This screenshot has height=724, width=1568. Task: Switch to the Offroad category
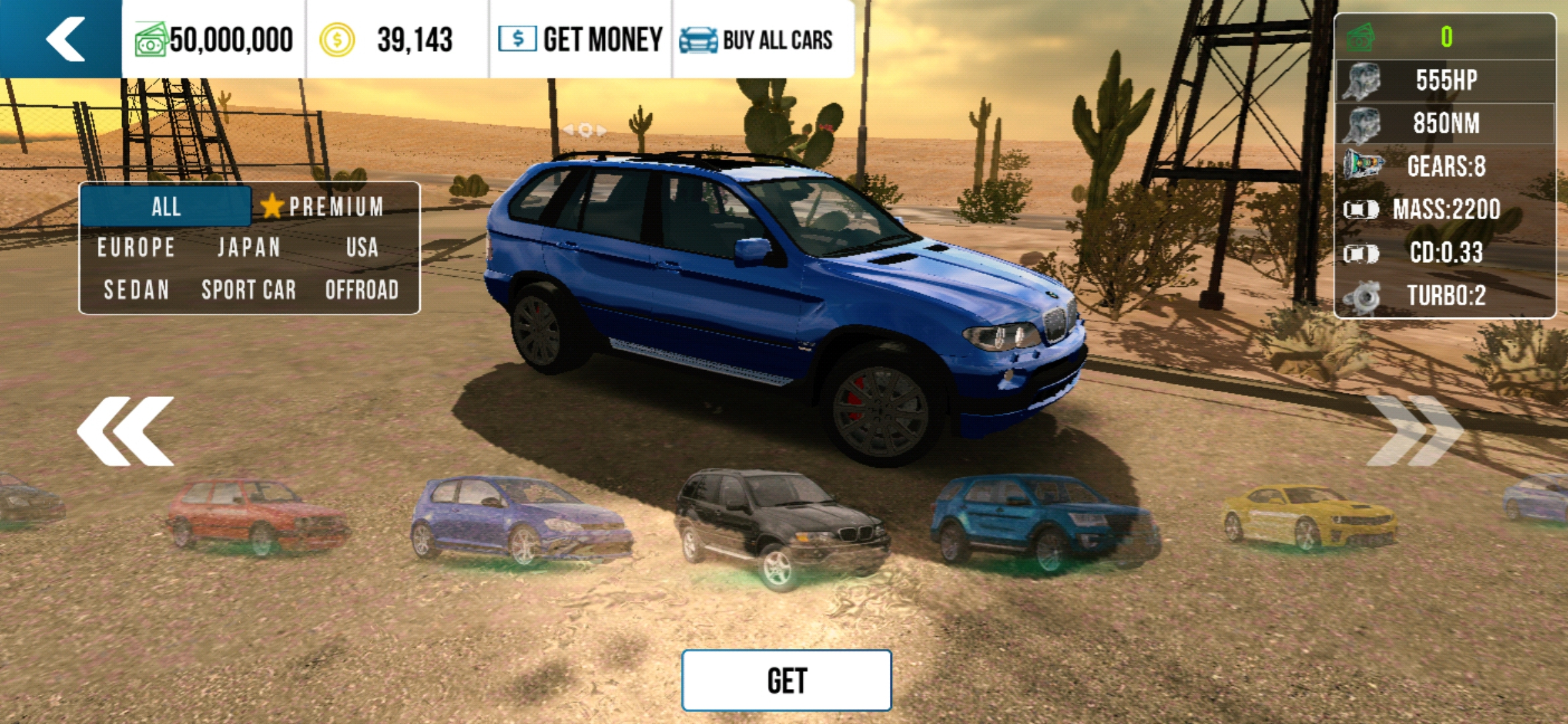362,290
